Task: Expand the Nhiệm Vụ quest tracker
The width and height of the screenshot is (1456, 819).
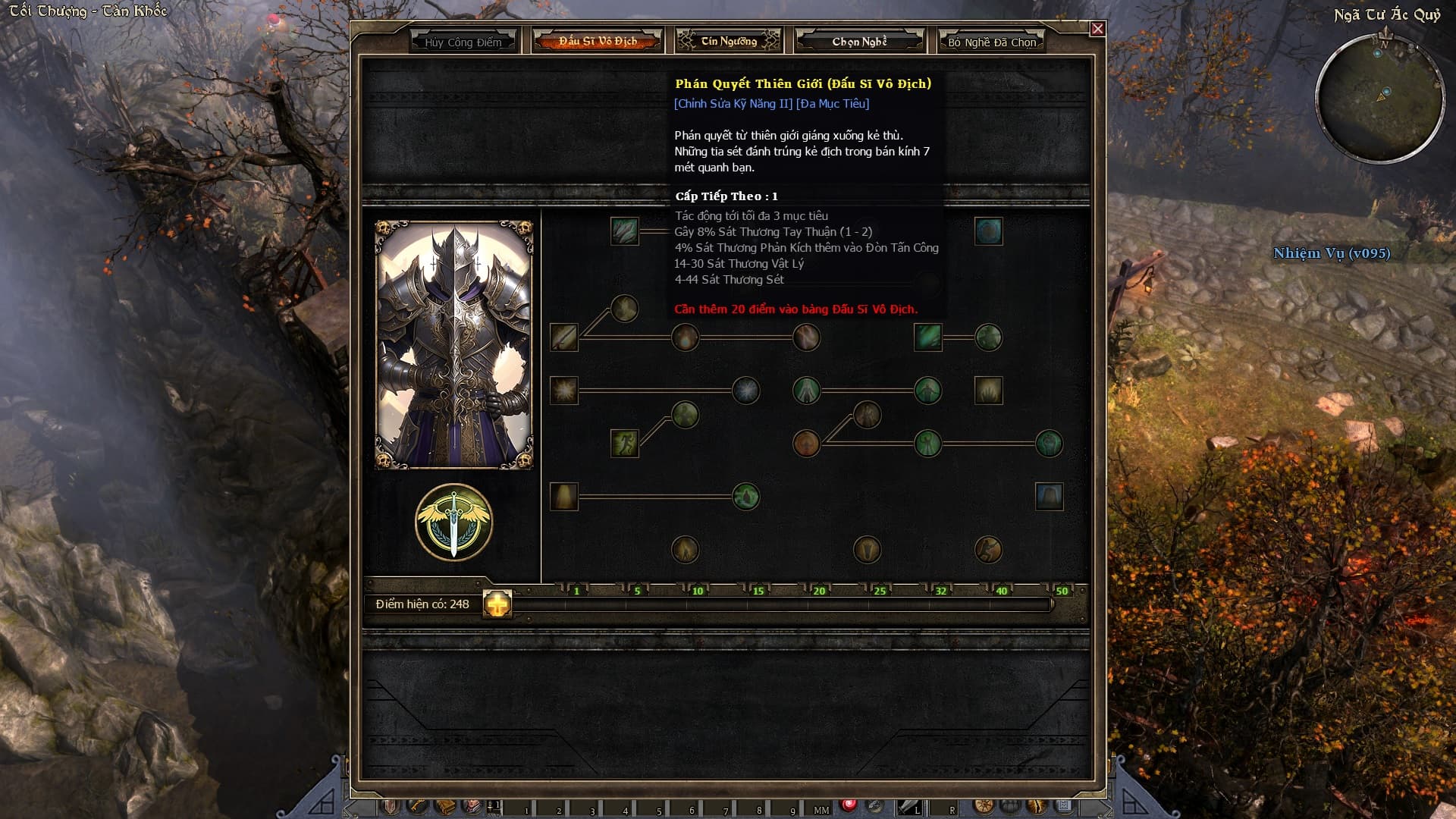Action: click(1331, 253)
